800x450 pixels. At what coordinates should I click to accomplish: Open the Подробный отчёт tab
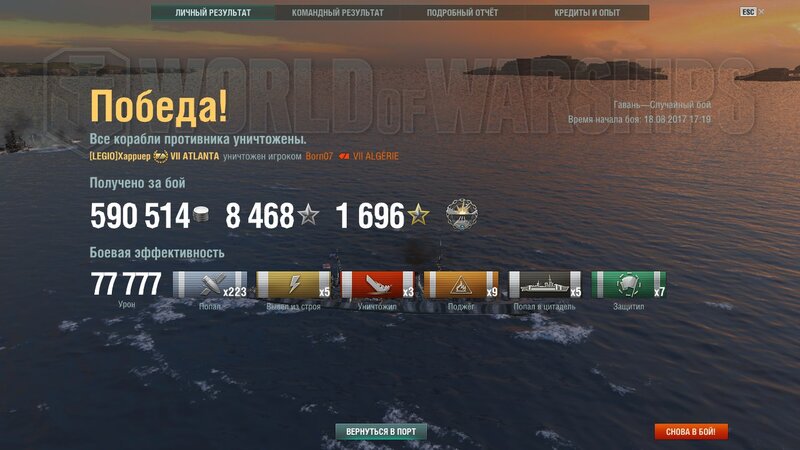click(462, 13)
